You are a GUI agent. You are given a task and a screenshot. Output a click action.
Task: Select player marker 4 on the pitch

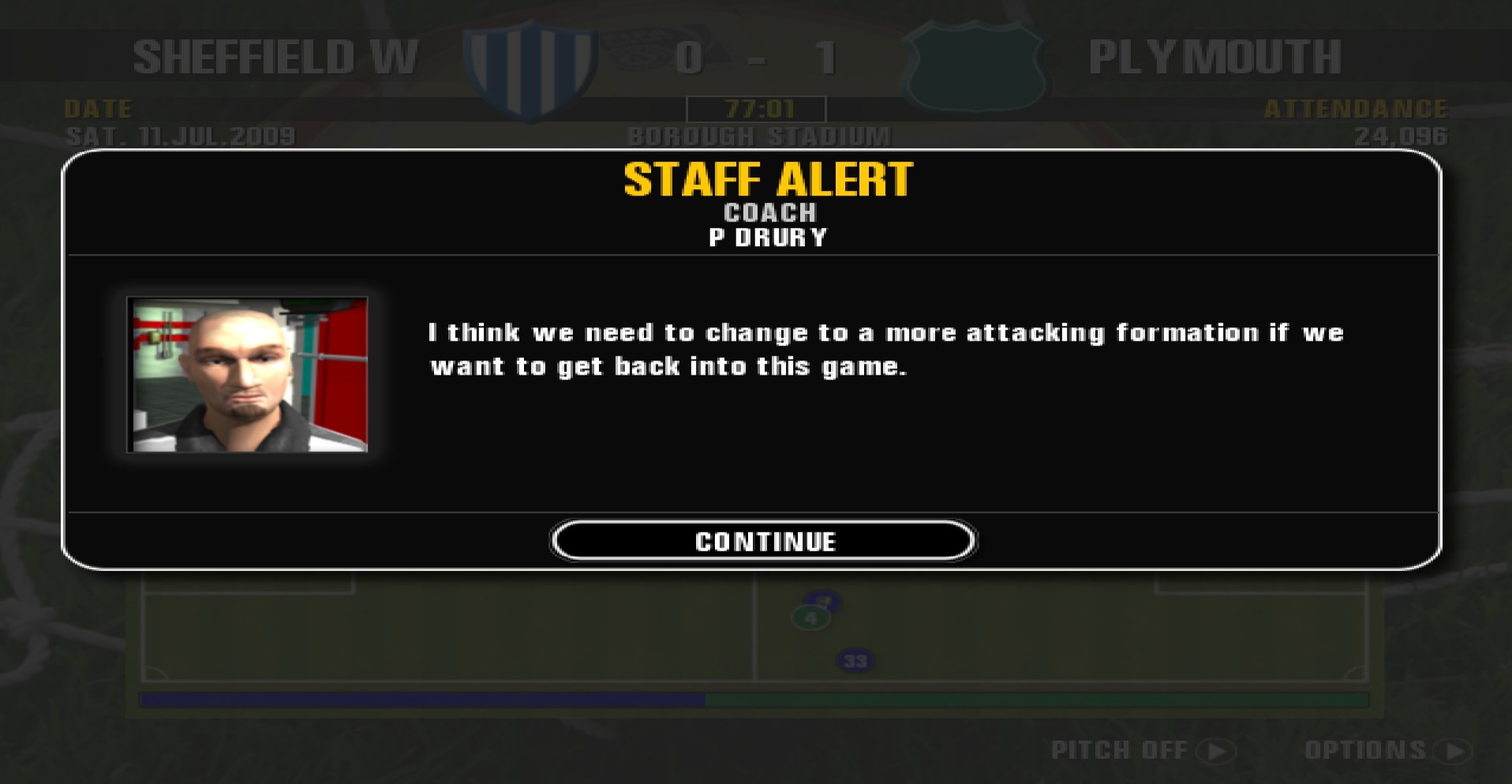tap(812, 618)
